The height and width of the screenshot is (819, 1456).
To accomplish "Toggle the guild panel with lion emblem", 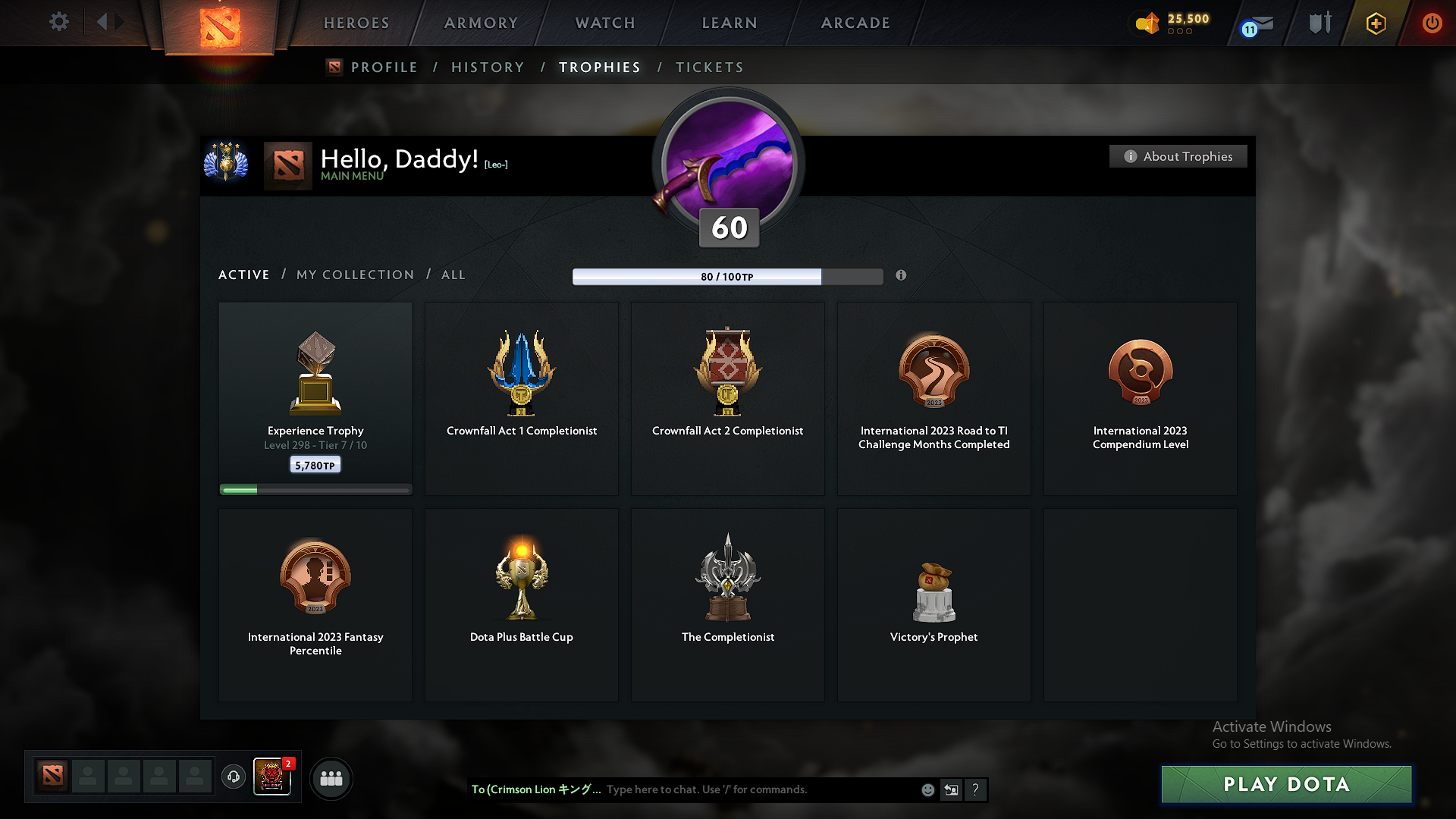I will [272, 777].
